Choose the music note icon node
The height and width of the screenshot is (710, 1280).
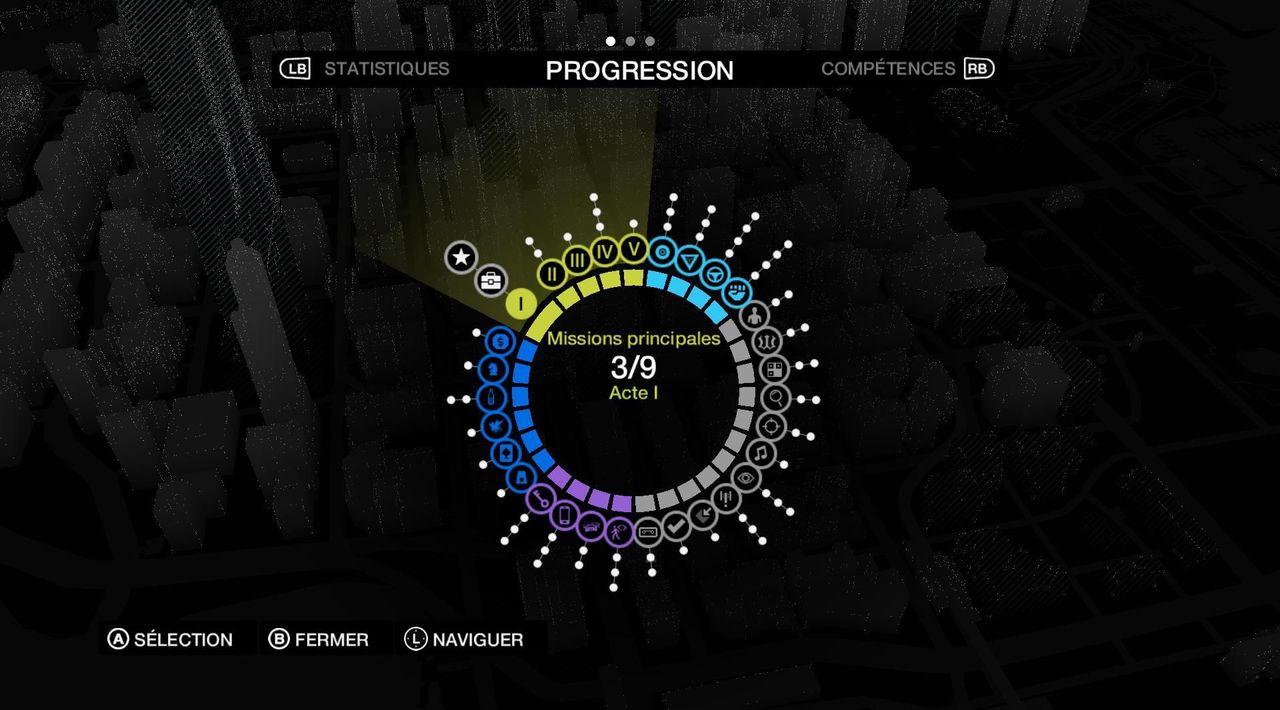pyautogui.click(x=762, y=454)
